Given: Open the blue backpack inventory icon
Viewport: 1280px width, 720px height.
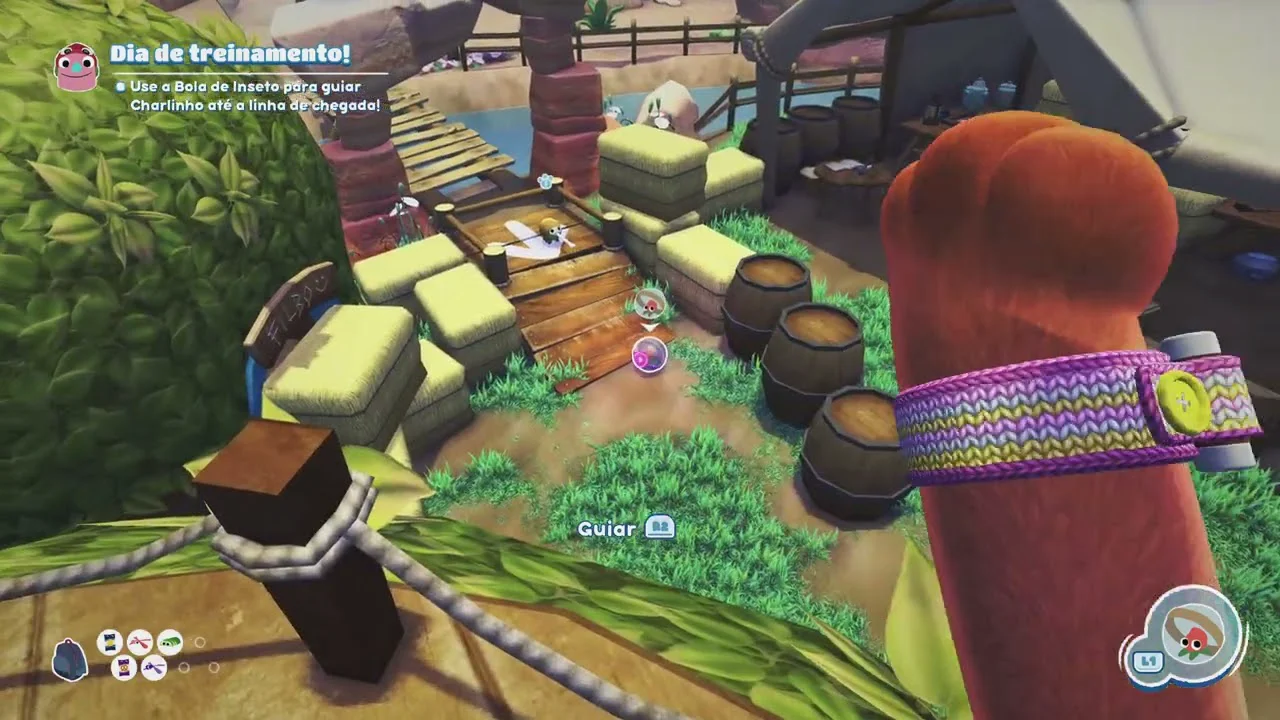Looking at the screenshot, I should tap(69, 661).
